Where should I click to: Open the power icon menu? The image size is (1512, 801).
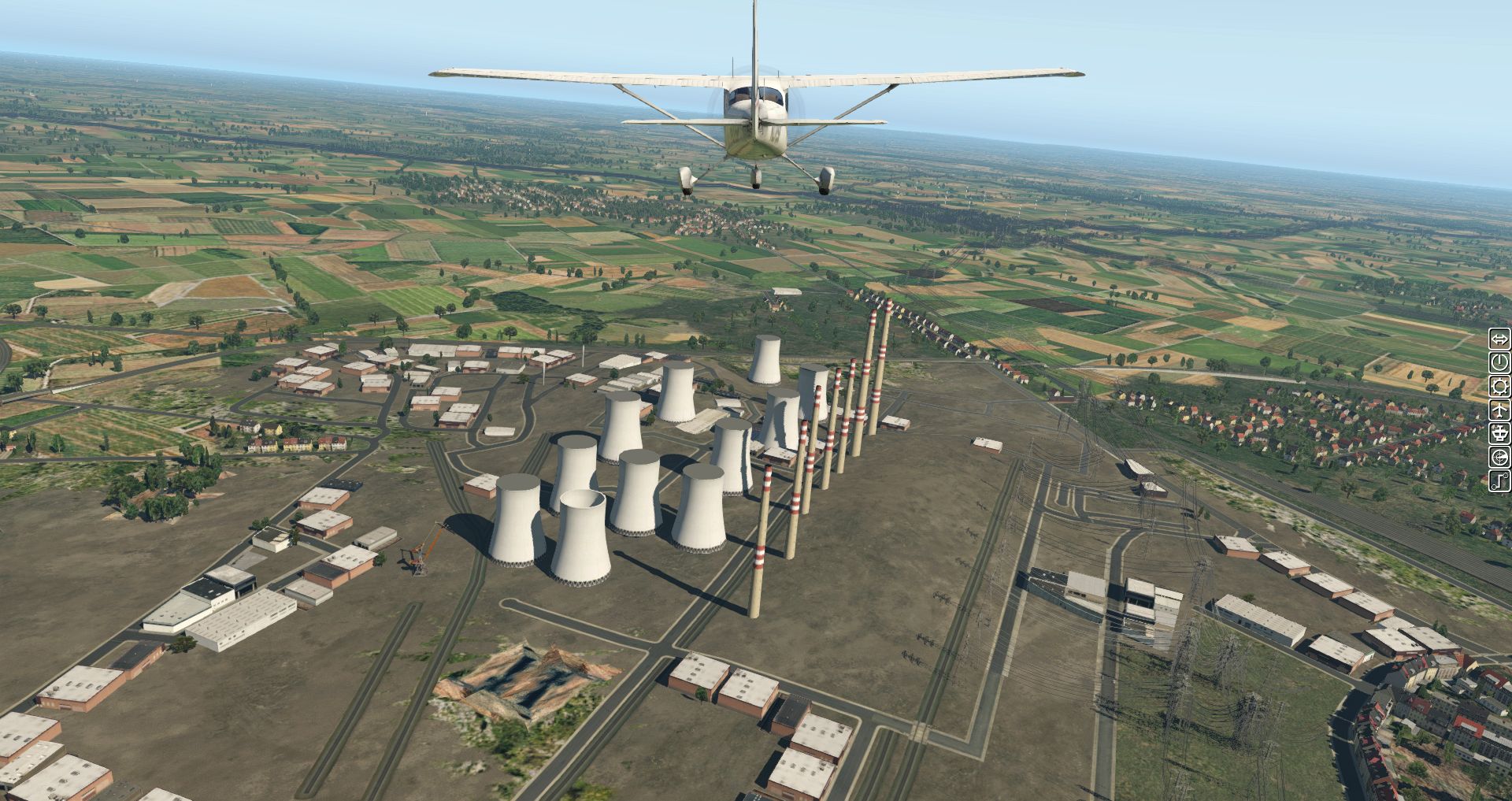tap(1499, 363)
